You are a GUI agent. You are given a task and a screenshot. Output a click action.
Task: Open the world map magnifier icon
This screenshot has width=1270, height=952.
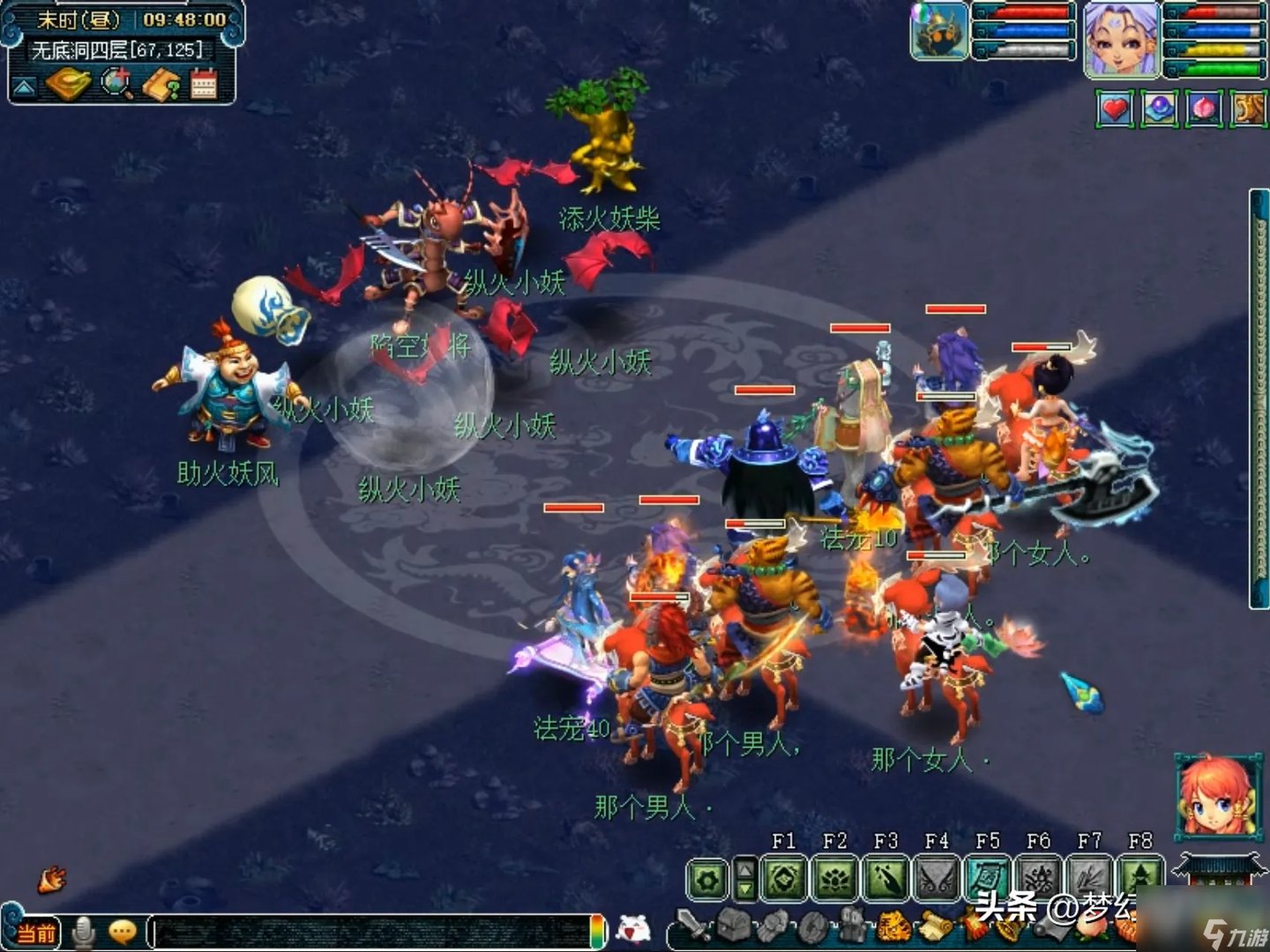116,84
